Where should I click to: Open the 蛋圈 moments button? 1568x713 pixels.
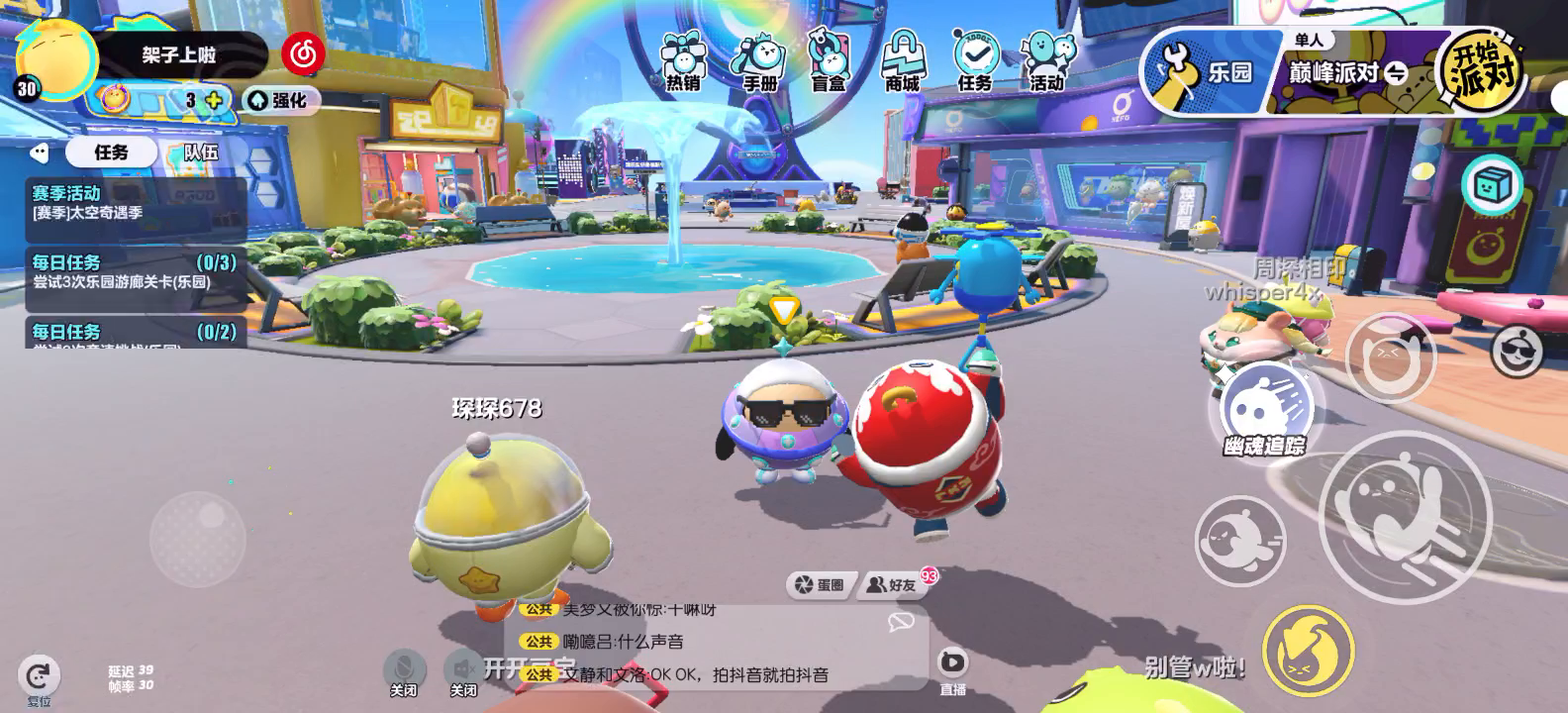click(821, 585)
